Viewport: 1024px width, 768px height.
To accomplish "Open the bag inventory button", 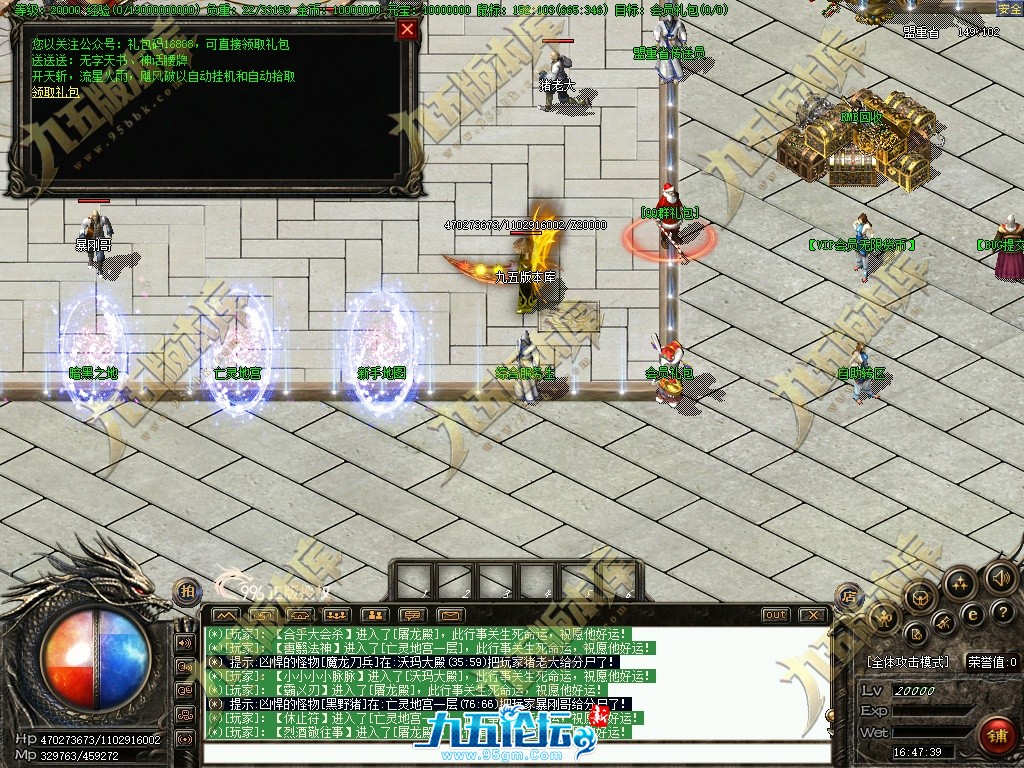I will click(x=919, y=597).
